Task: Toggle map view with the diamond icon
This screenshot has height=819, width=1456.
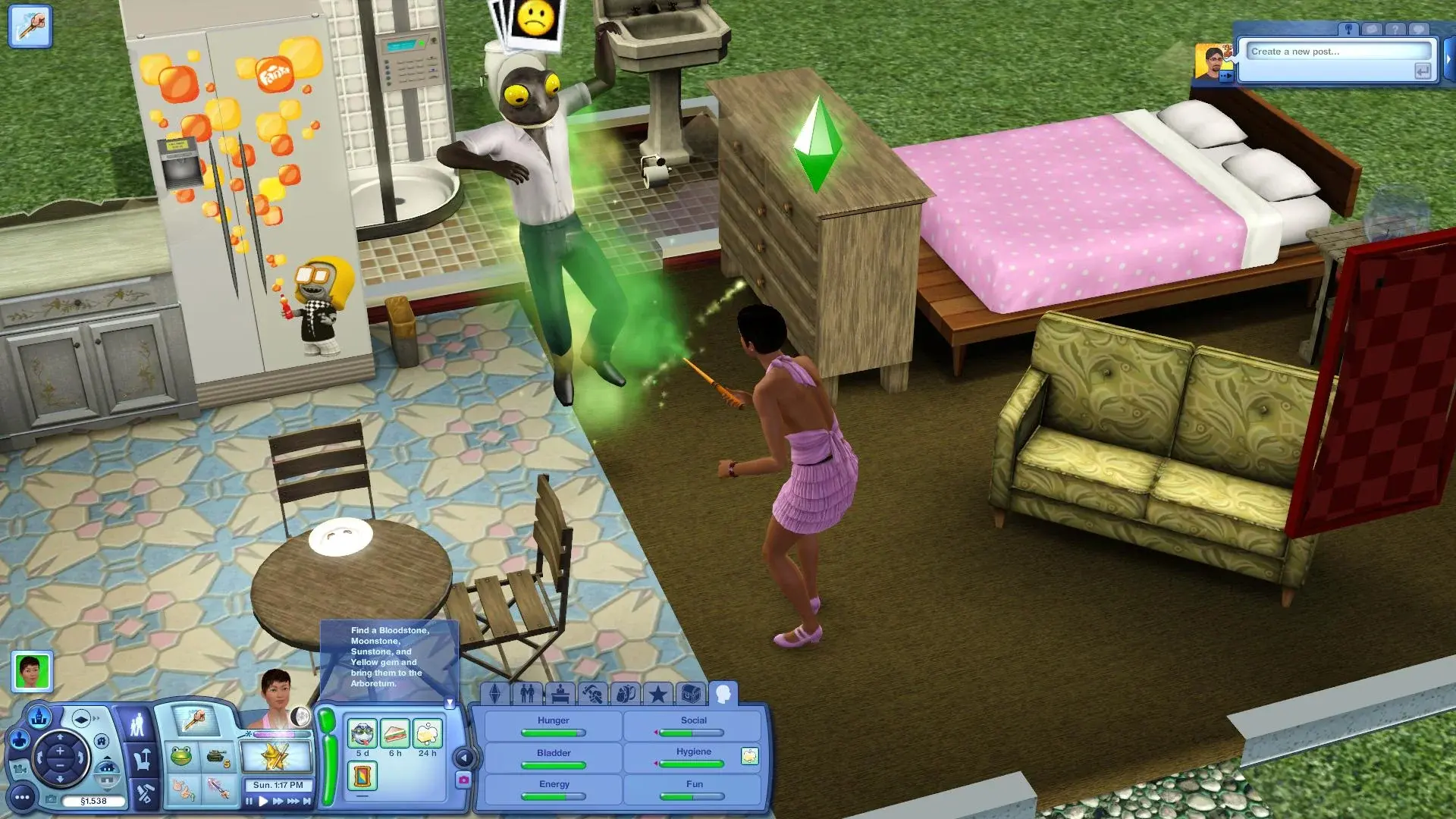Action: [81, 717]
